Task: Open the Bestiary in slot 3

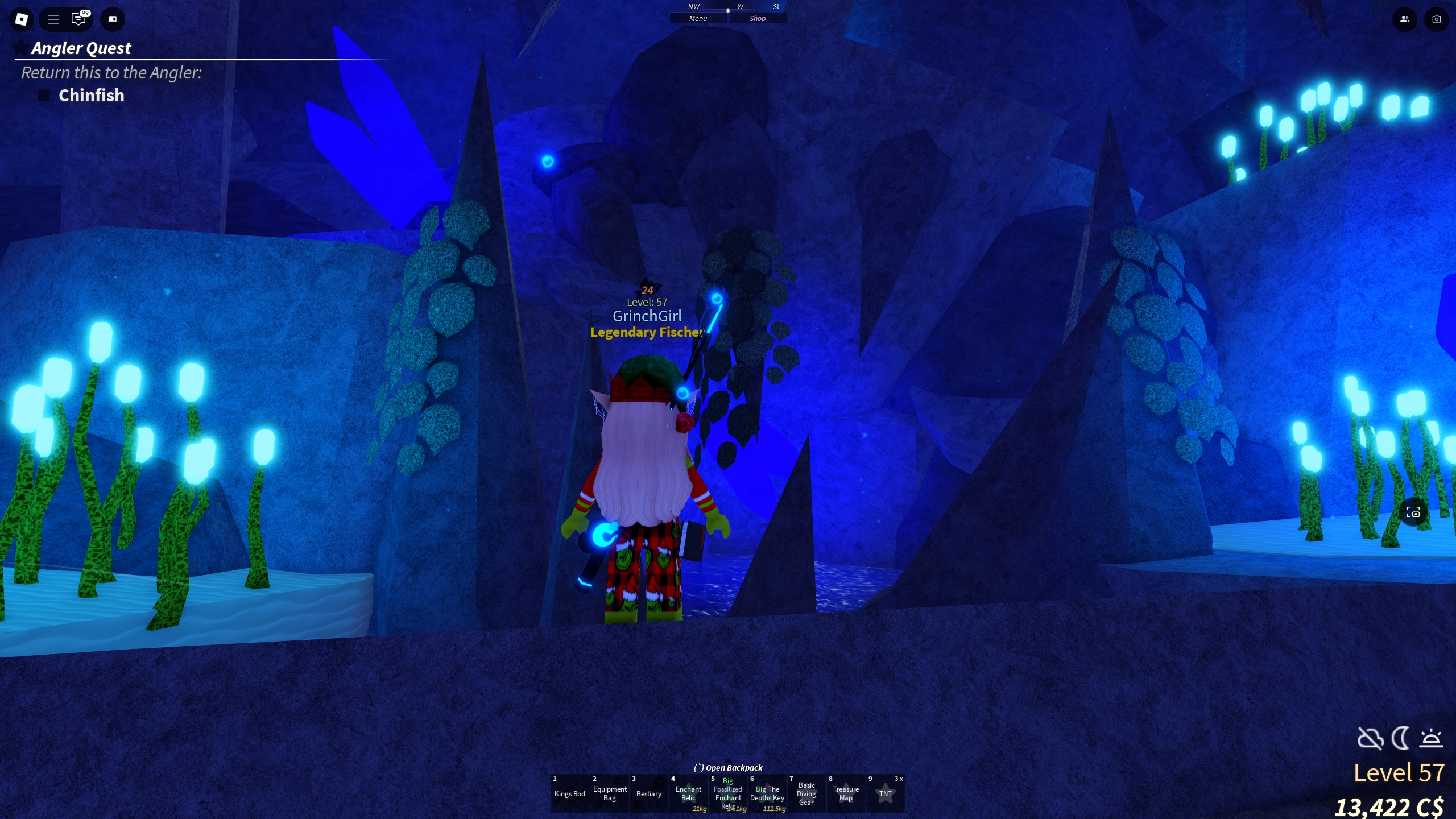Action: pos(649,793)
